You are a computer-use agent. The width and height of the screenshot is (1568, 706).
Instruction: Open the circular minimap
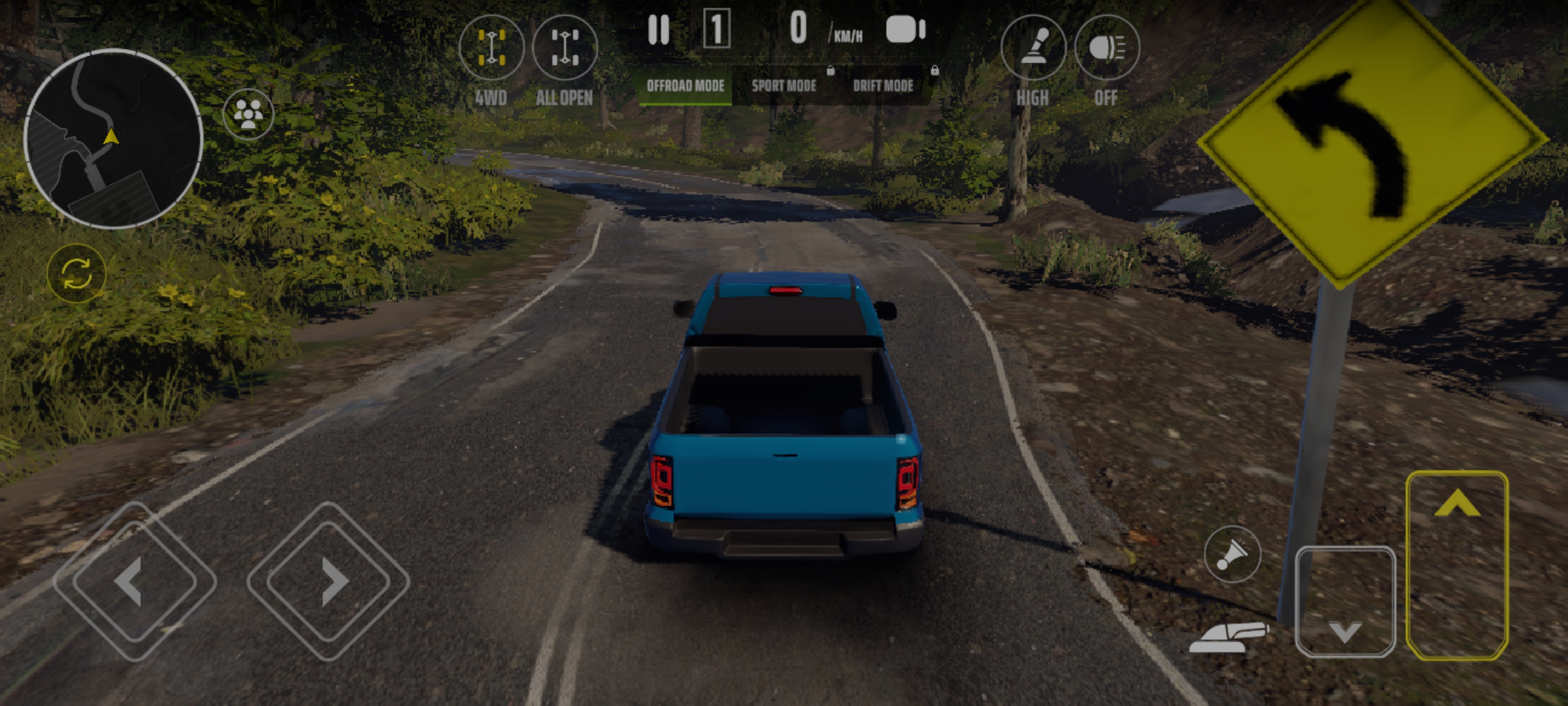coord(113,139)
